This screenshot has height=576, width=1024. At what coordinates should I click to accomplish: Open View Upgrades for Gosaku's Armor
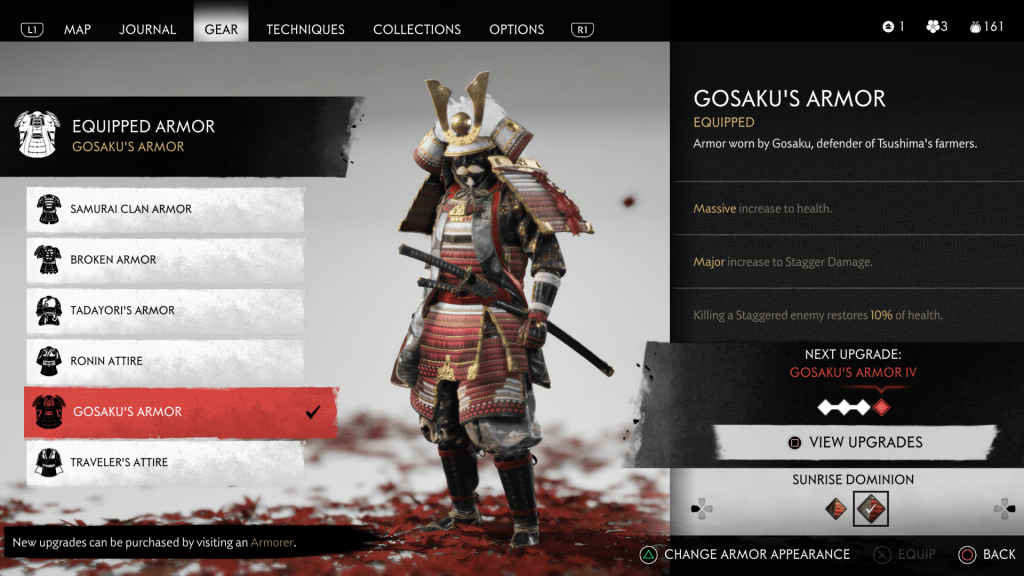(x=855, y=442)
